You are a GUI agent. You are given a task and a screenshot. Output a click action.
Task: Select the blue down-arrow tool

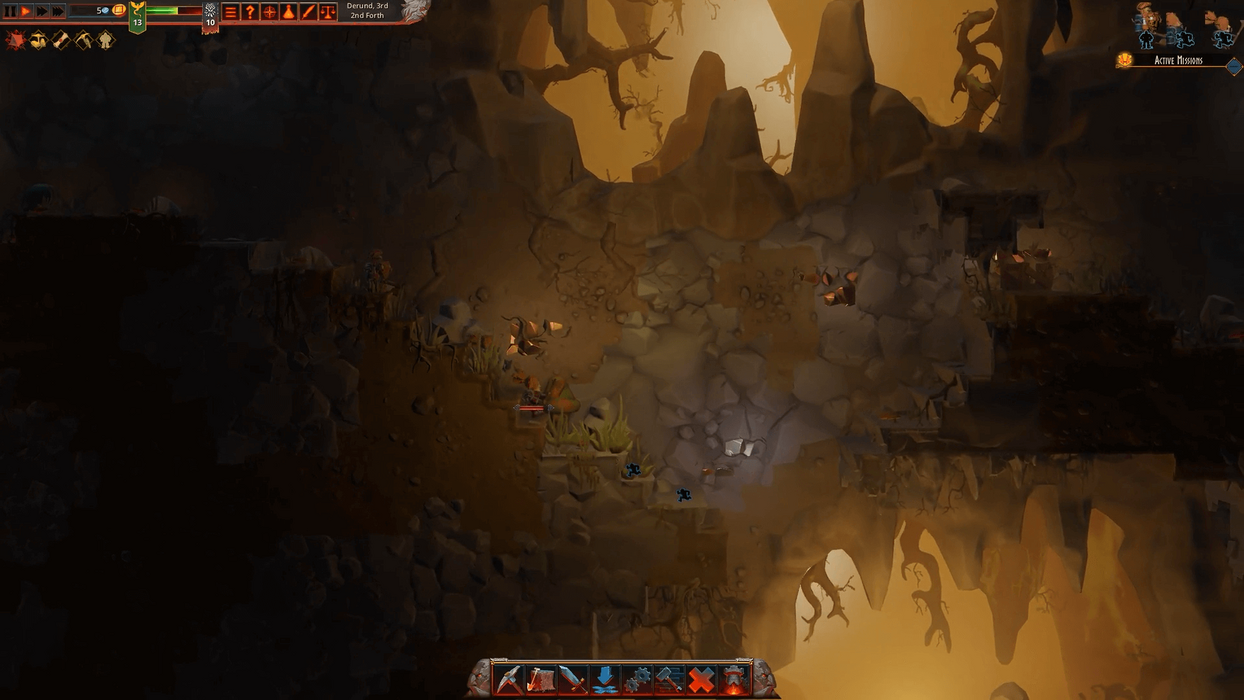[x=605, y=679]
